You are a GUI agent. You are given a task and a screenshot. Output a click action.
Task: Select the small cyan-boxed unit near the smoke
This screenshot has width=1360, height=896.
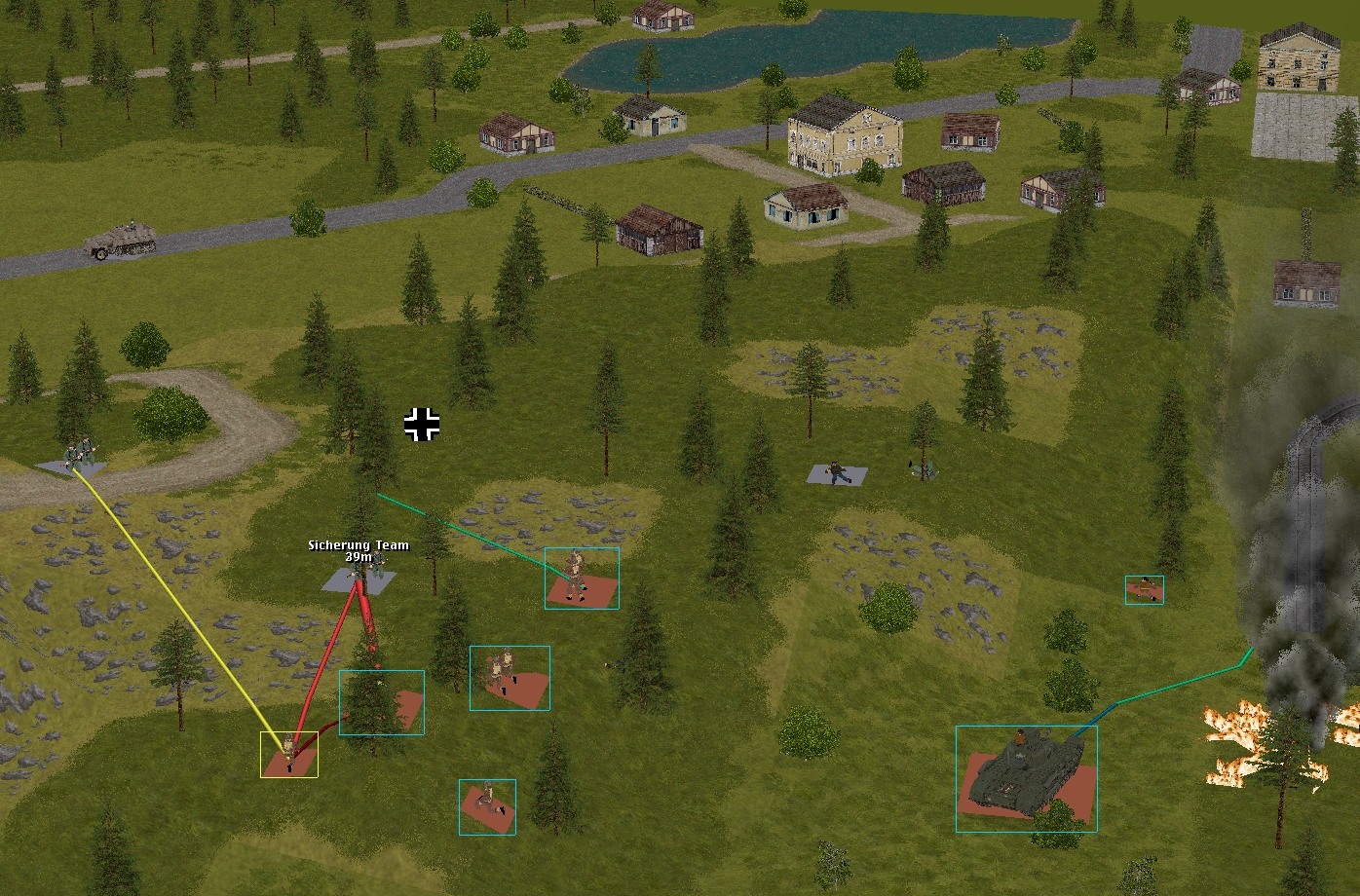pyautogui.click(x=1144, y=589)
